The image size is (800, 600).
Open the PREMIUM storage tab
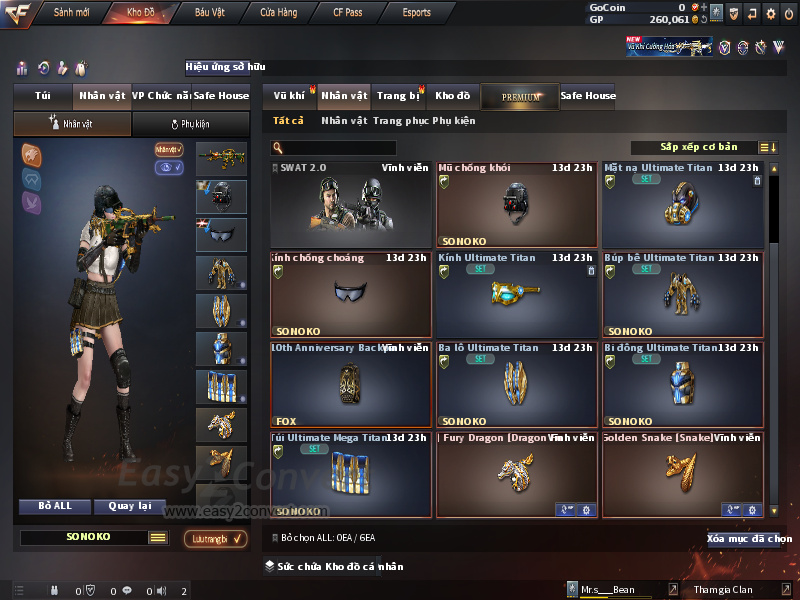(520, 96)
